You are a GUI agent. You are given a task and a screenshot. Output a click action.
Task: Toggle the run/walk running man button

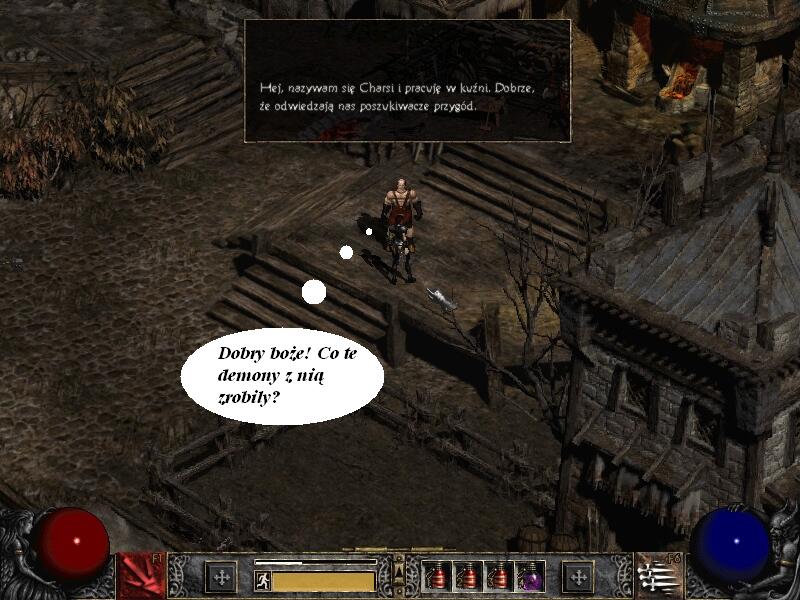pyautogui.click(x=263, y=580)
